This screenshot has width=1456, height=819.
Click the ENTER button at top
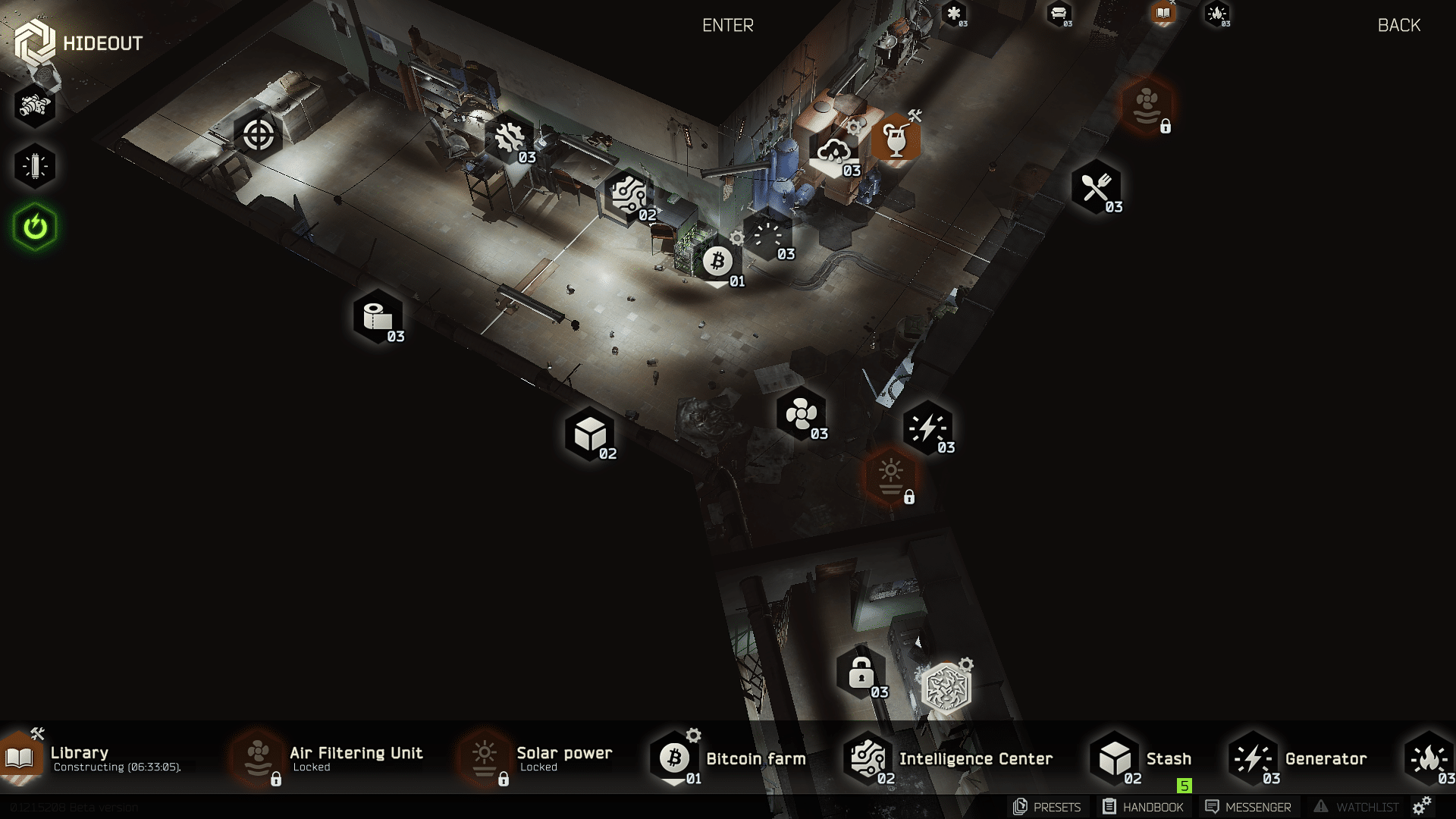click(x=727, y=25)
